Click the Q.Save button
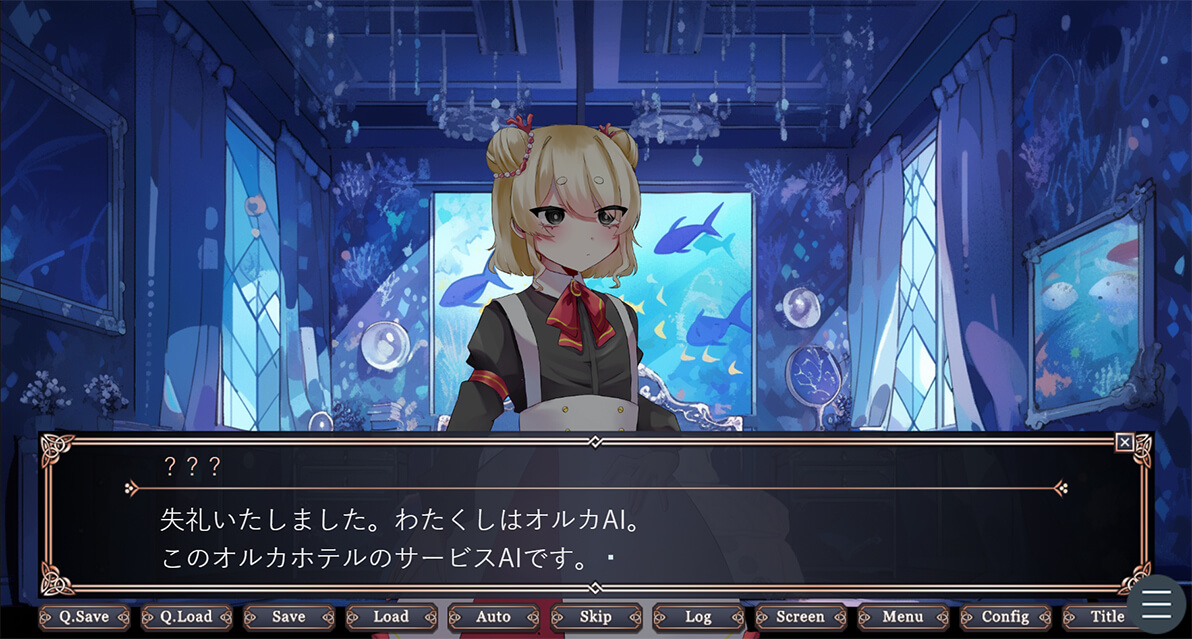Image resolution: width=1192 pixels, height=639 pixels. click(84, 617)
